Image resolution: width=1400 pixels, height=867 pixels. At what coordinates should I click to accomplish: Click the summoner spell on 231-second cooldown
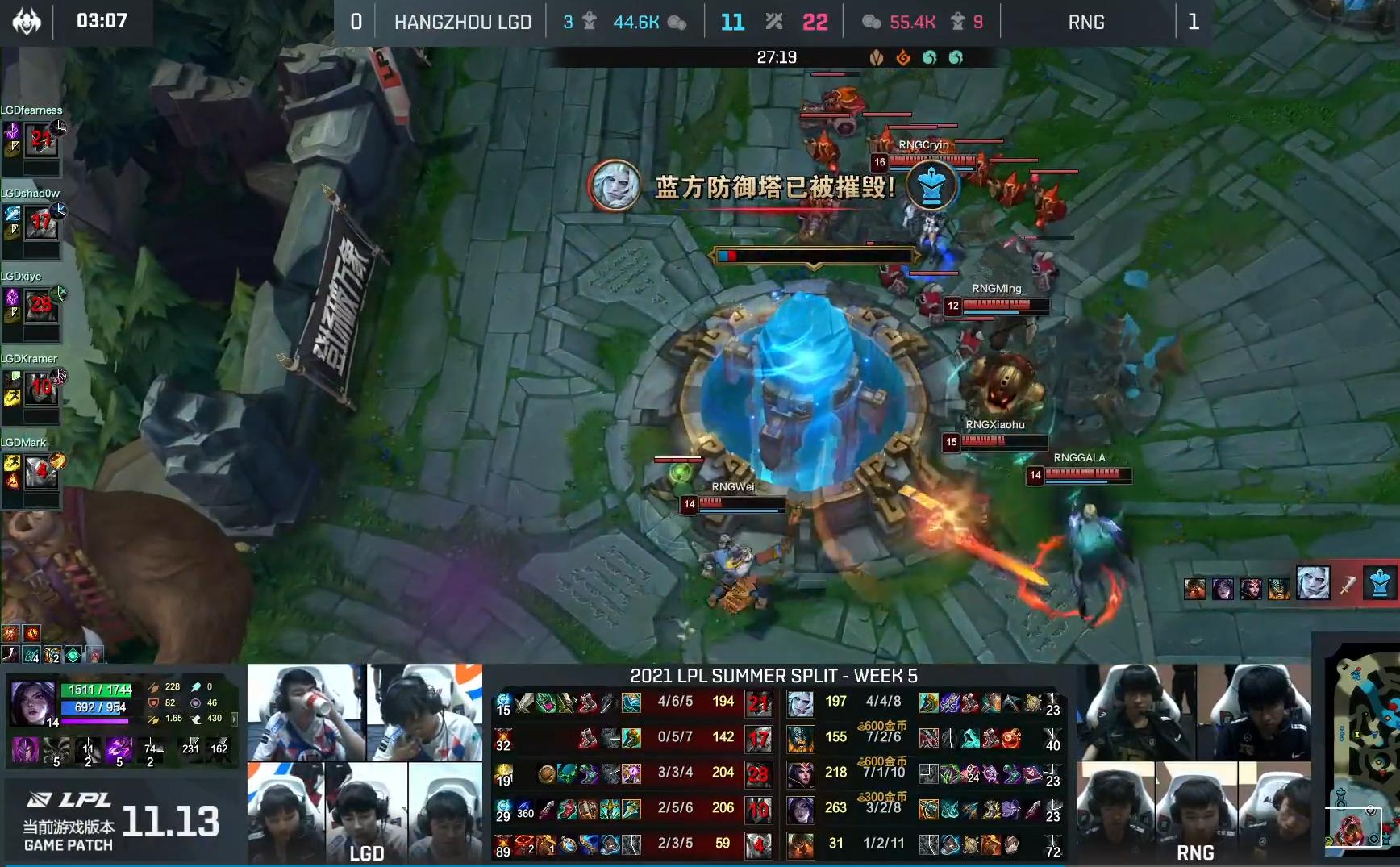[x=191, y=748]
